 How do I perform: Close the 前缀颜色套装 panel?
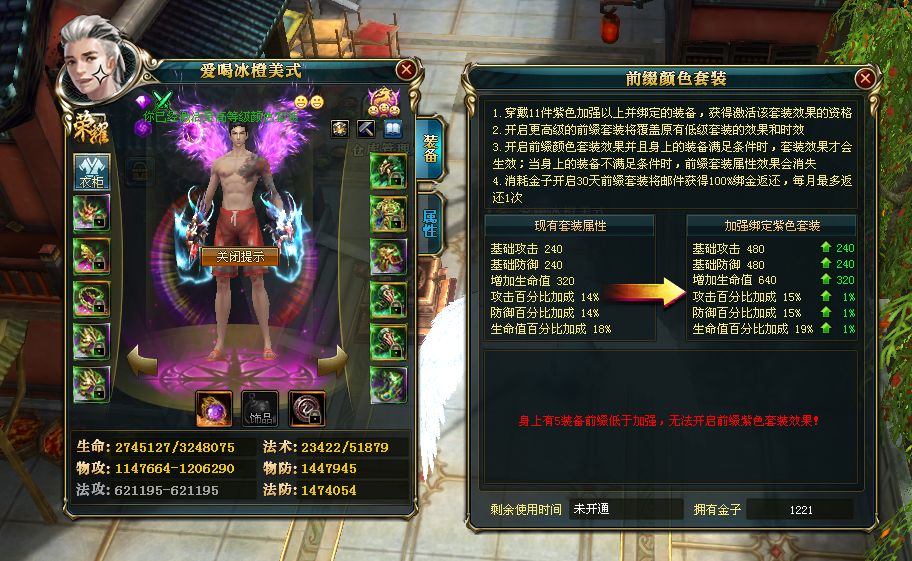(865, 77)
